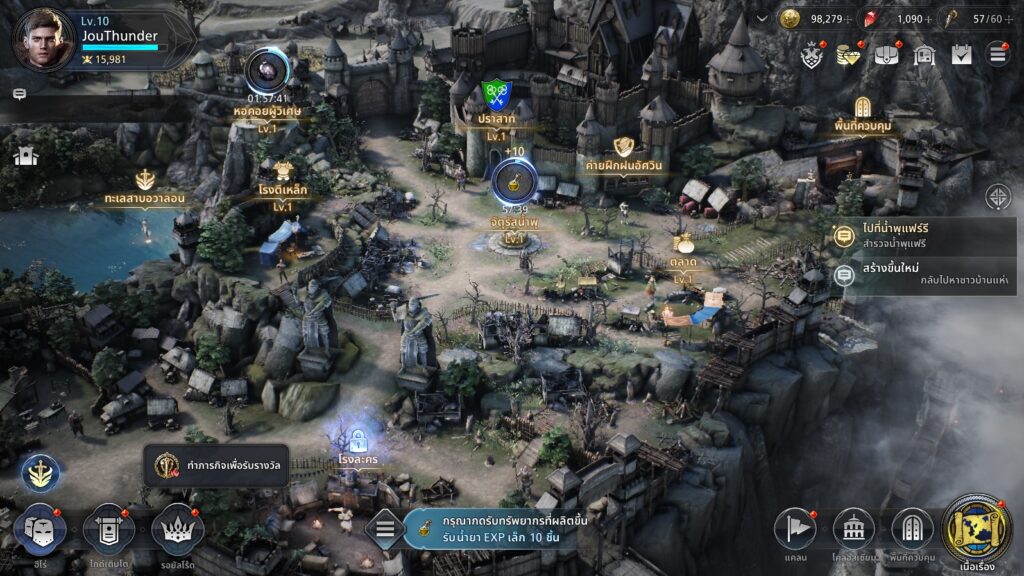Select the สร้างขึ้นใหม่ quest entry
Screen dimensions: 1024x576
[925, 274]
